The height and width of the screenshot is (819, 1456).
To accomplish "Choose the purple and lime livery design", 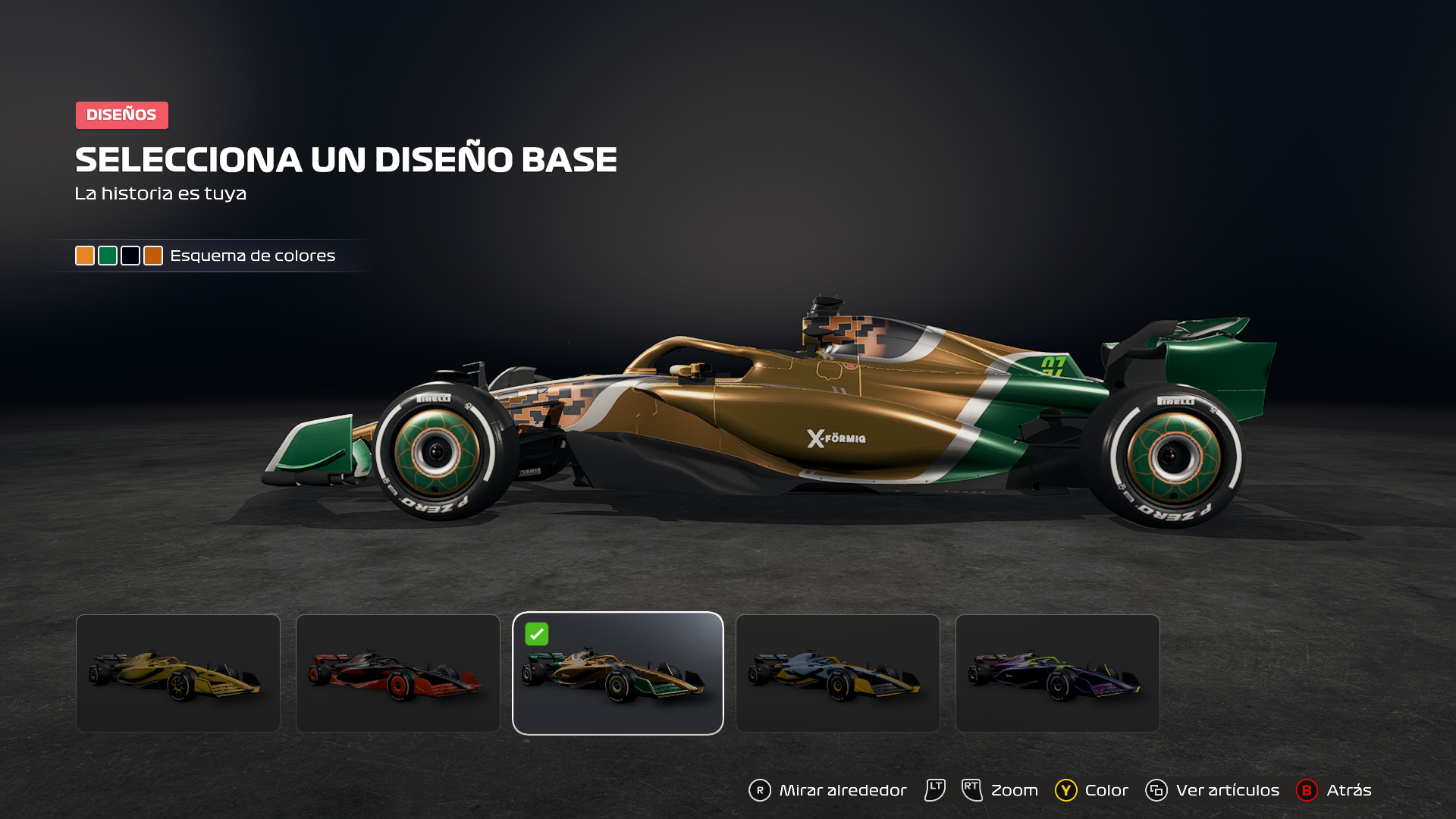I will (1058, 673).
